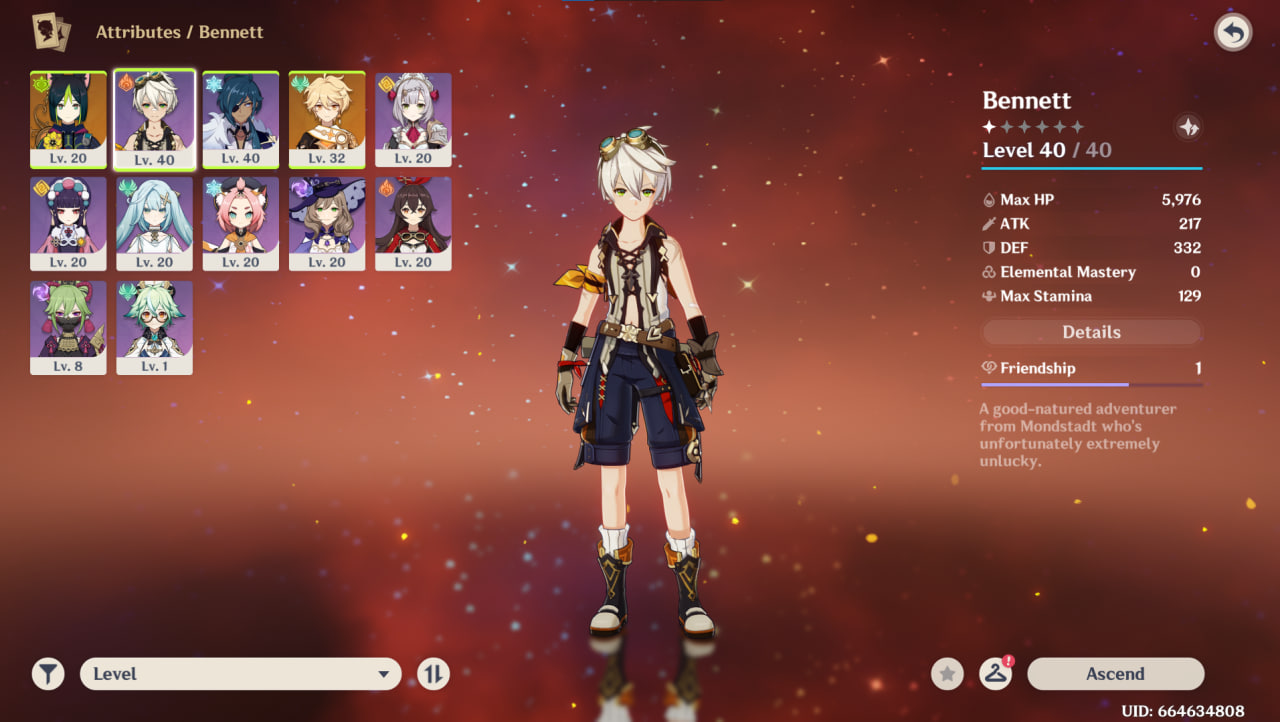Click the sparkle icon beside Bennett's stars
1280x722 pixels.
click(1188, 127)
